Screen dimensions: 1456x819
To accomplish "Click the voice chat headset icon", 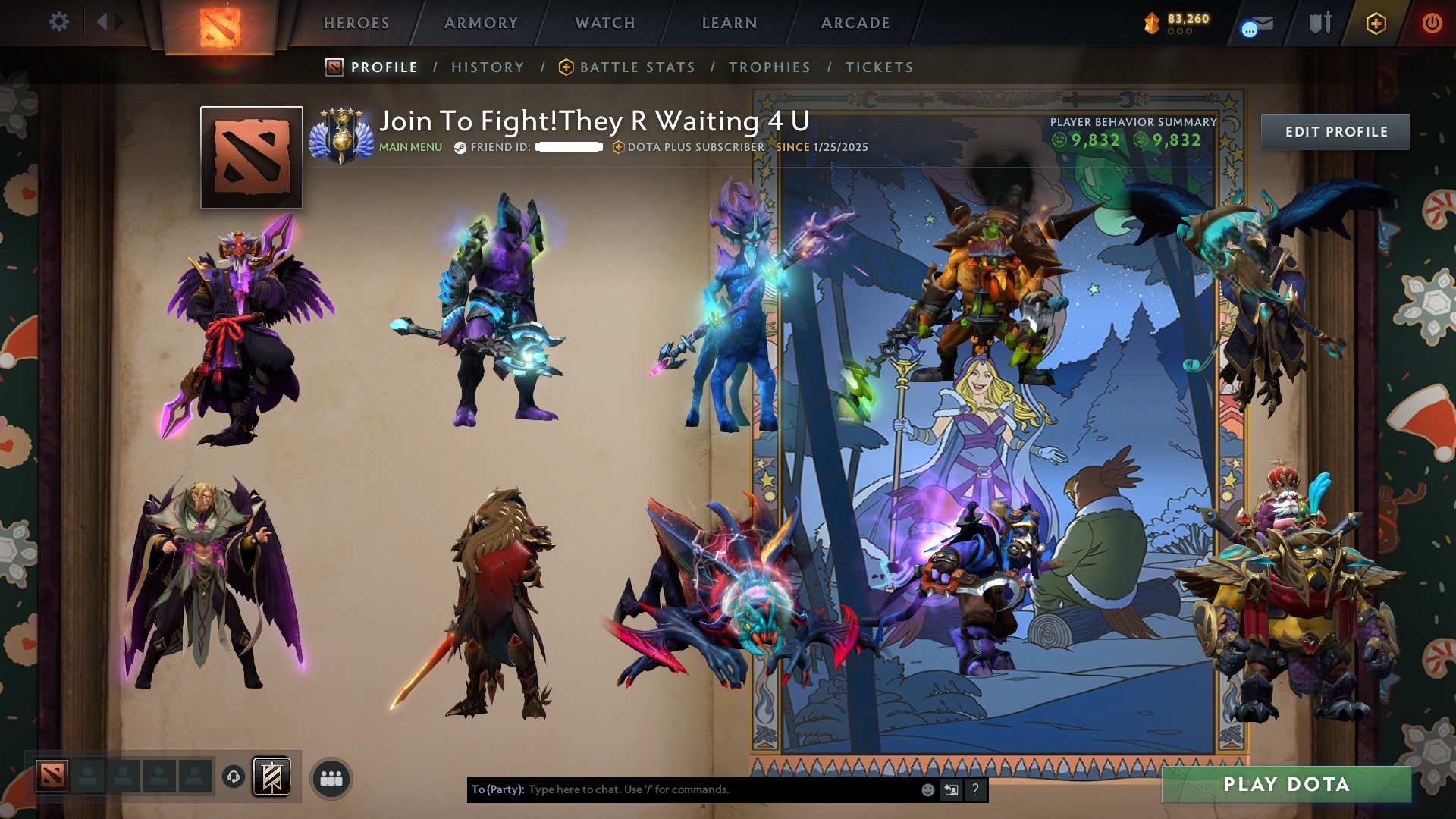I will pos(234,777).
